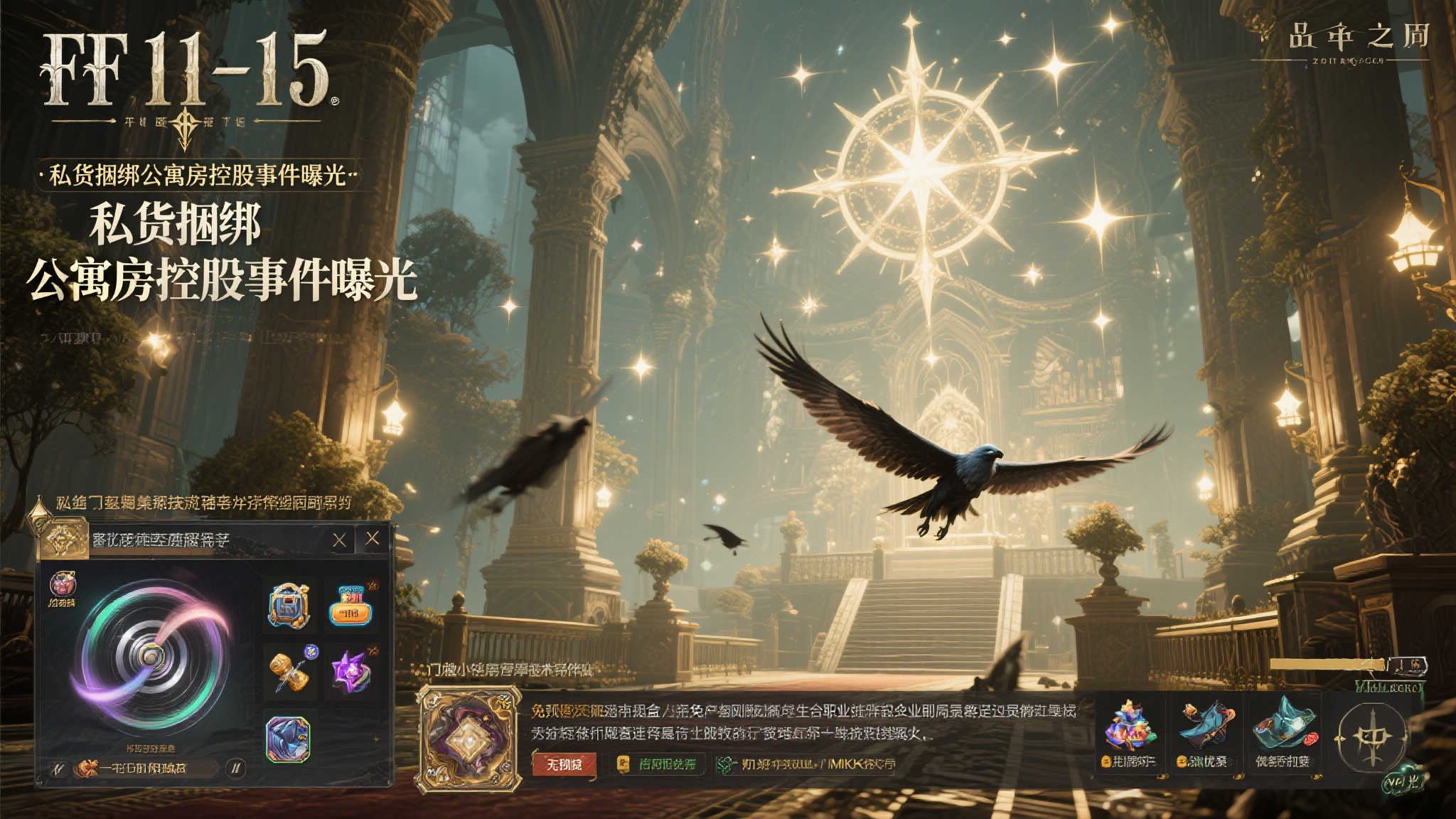
Task: Open the ornate gem-framed portrait icon
Action: point(468,739)
